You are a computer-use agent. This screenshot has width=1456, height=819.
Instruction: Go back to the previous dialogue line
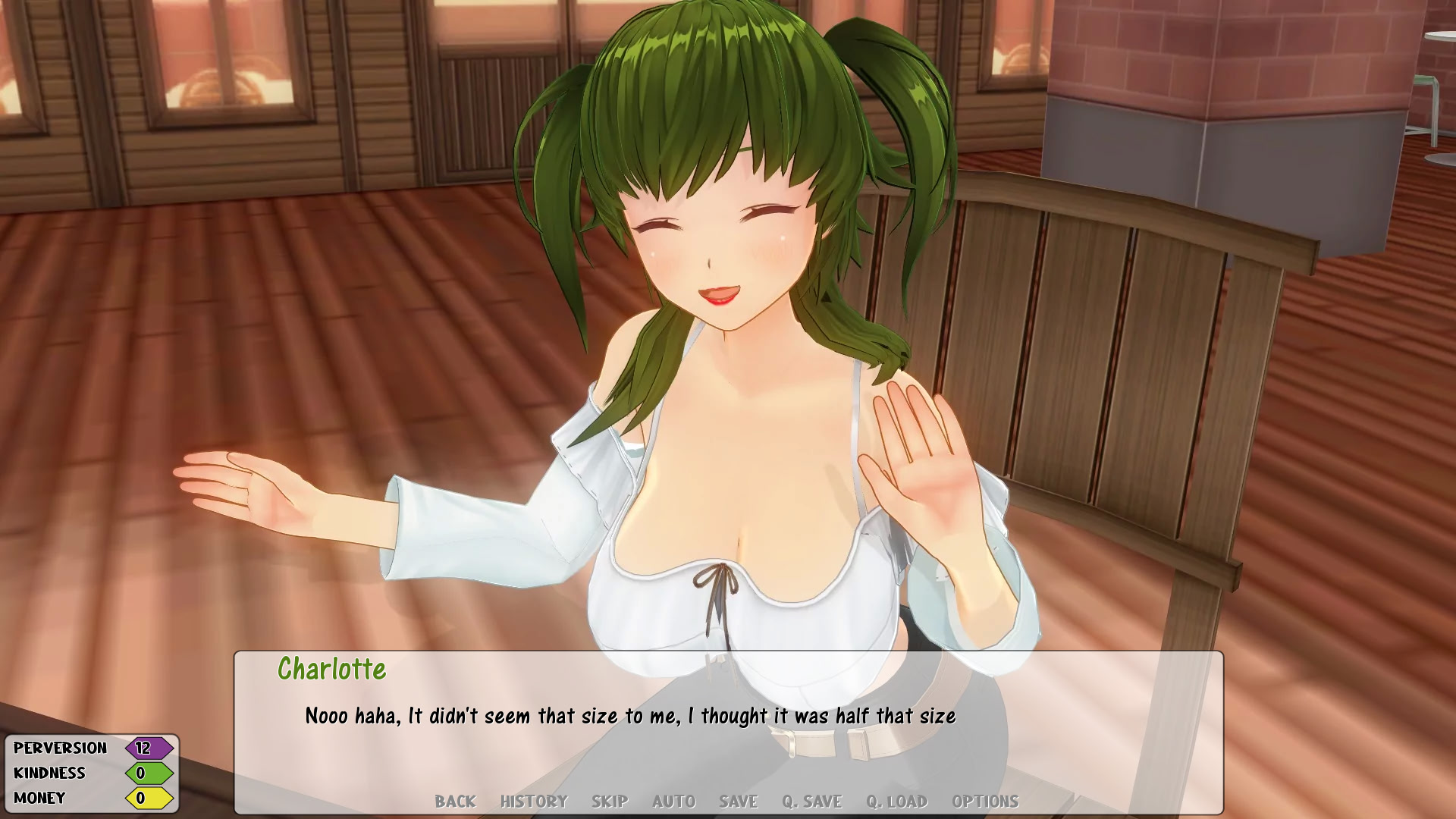point(455,802)
